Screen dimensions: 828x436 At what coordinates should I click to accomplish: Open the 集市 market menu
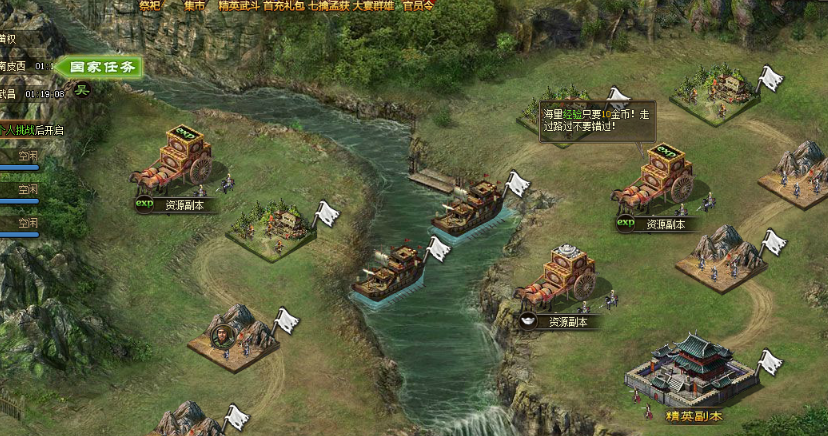[x=196, y=5]
